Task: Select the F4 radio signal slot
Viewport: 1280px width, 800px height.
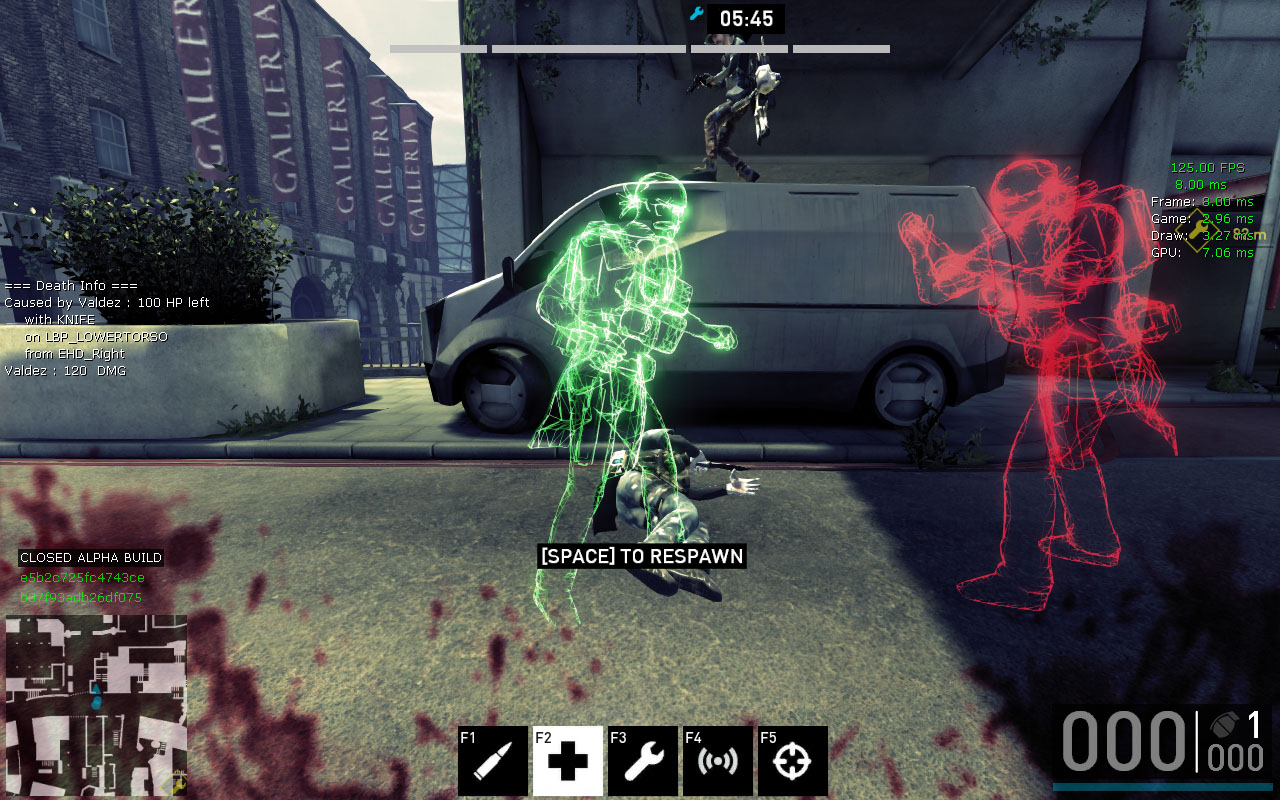Action: [718, 761]
